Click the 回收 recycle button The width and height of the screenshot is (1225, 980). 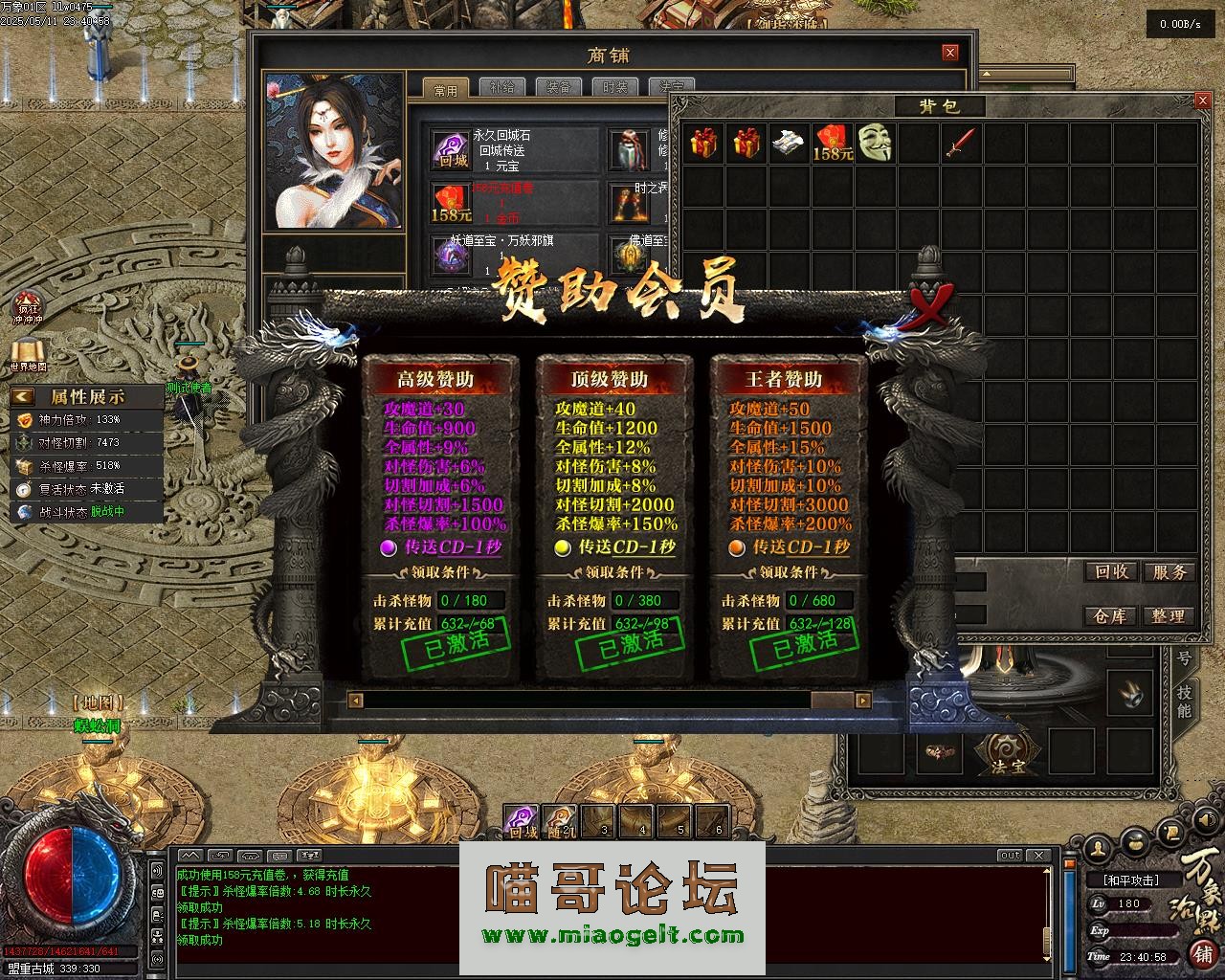click(x=1111, y=572)
